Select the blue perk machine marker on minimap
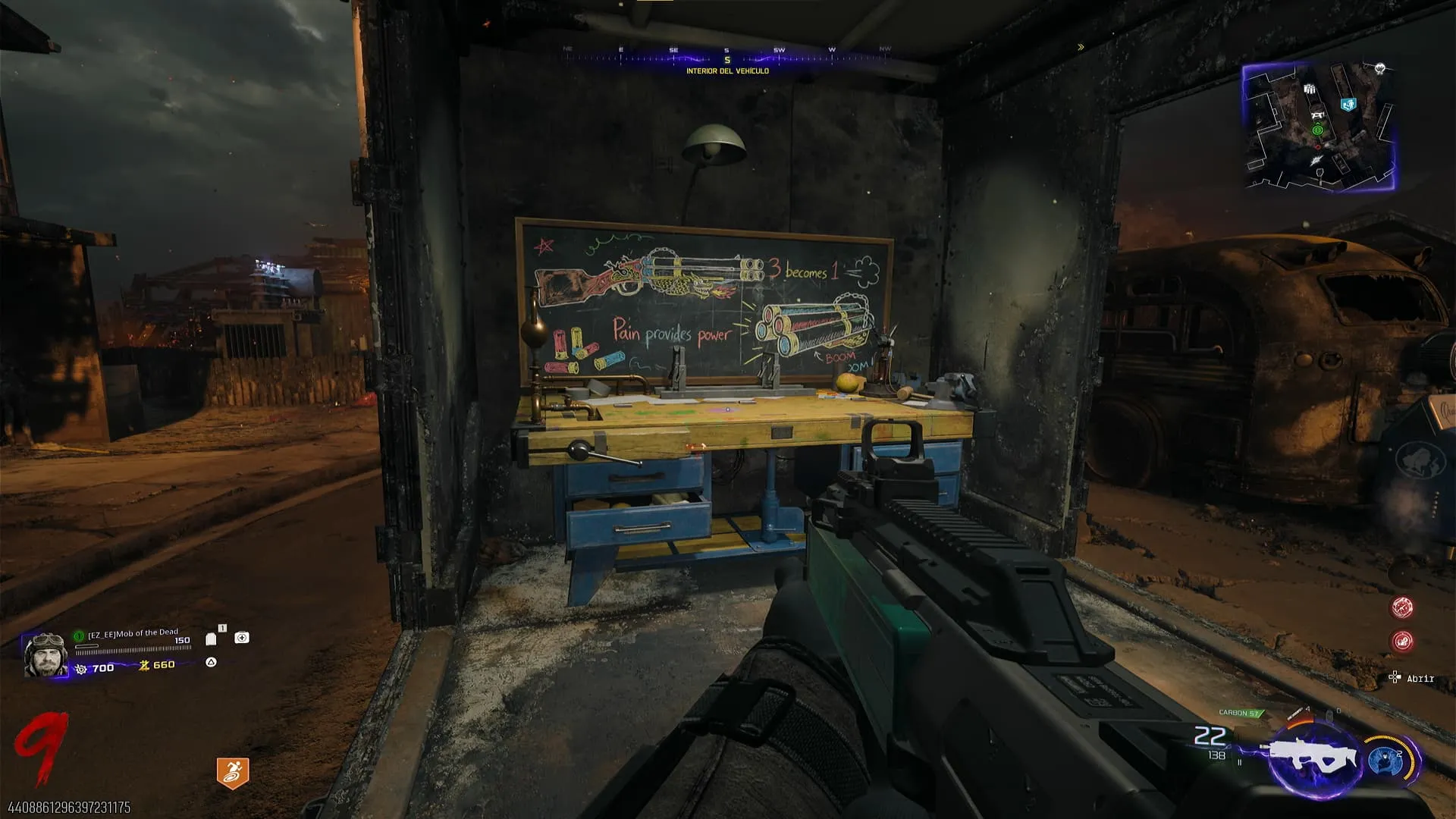The width and height of the screenshot is (1456, 819). pyautogui.click(x=1348, y=105)
